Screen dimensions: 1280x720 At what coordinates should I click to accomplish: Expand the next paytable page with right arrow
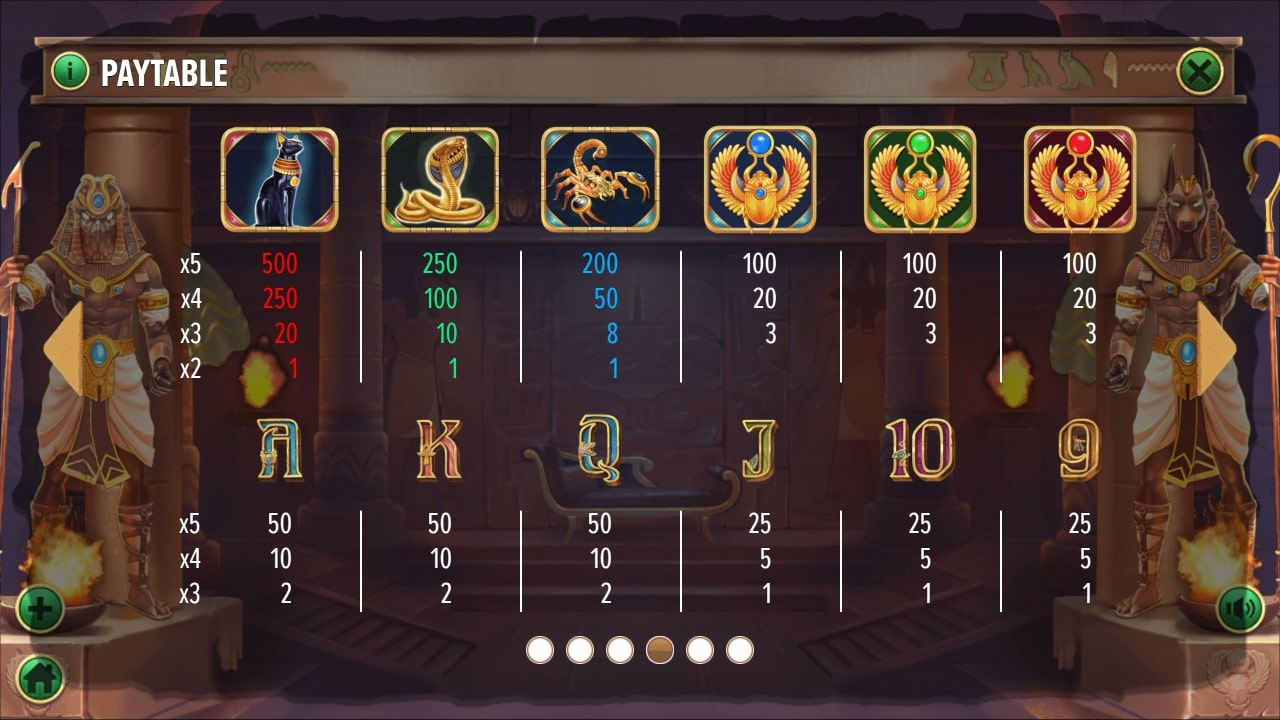(x=1213, y=347)
